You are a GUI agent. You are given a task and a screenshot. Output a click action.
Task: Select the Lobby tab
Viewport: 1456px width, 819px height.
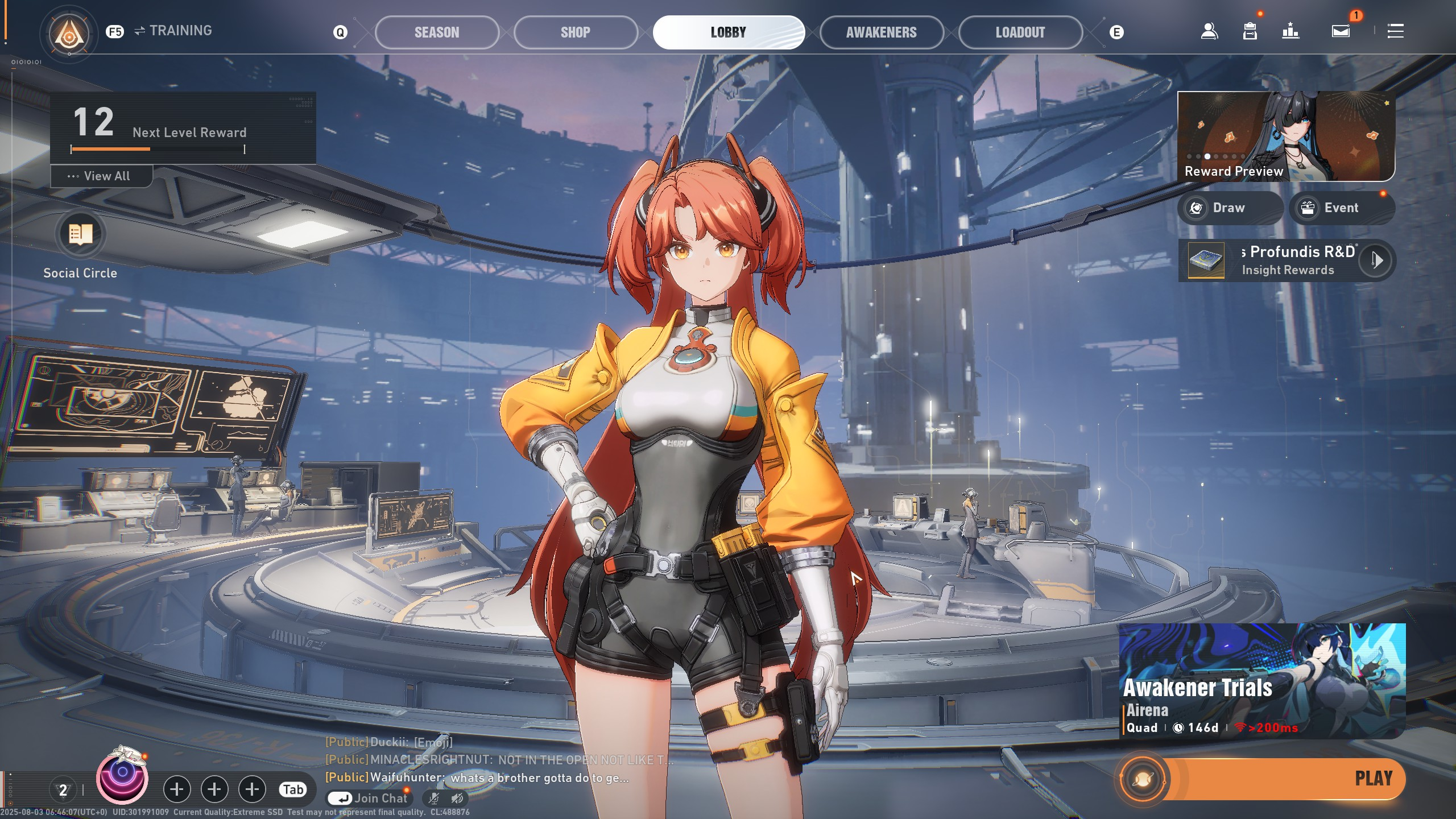[728, 32]
